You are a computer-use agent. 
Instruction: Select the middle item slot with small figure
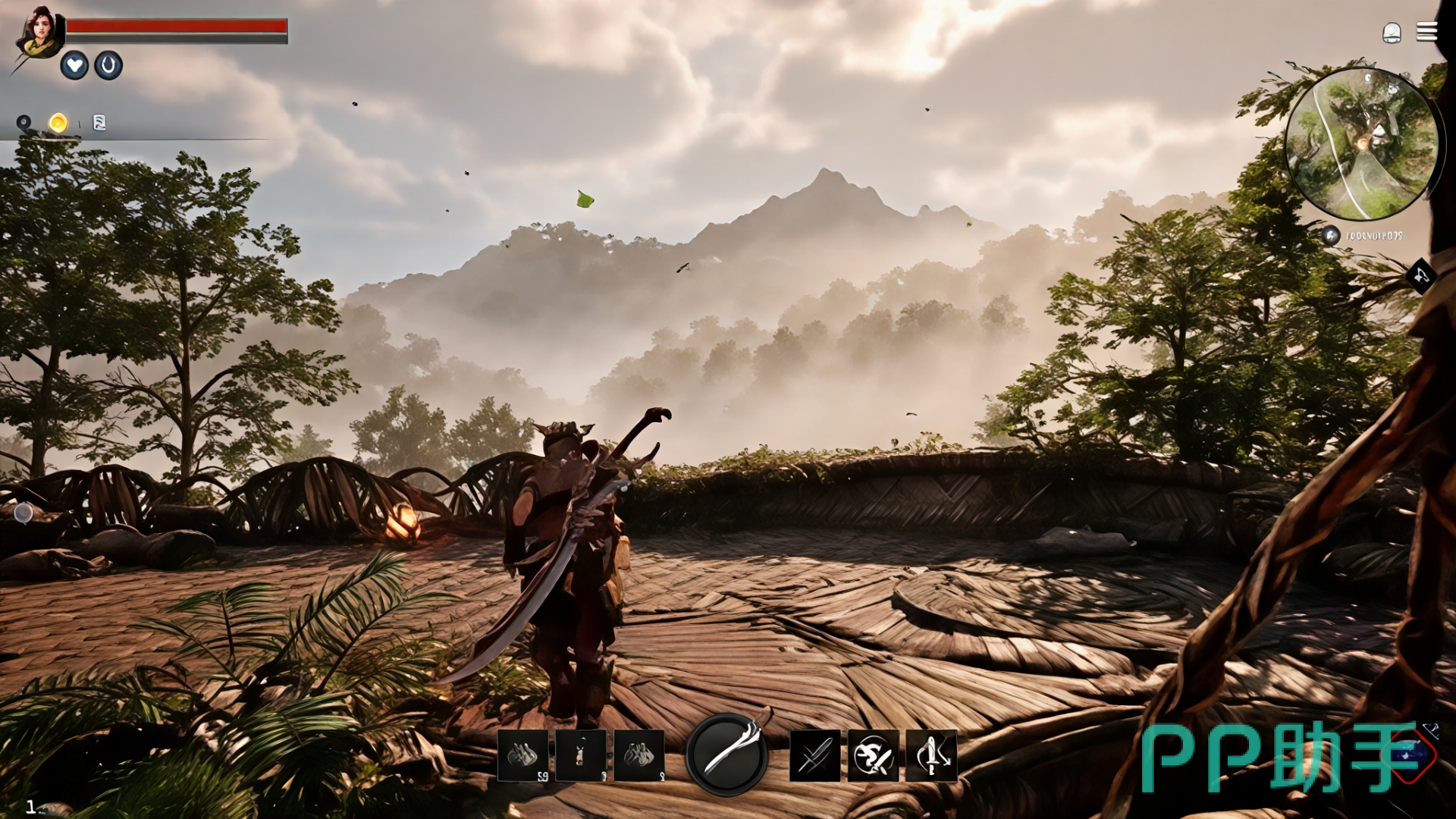[581, 755]
